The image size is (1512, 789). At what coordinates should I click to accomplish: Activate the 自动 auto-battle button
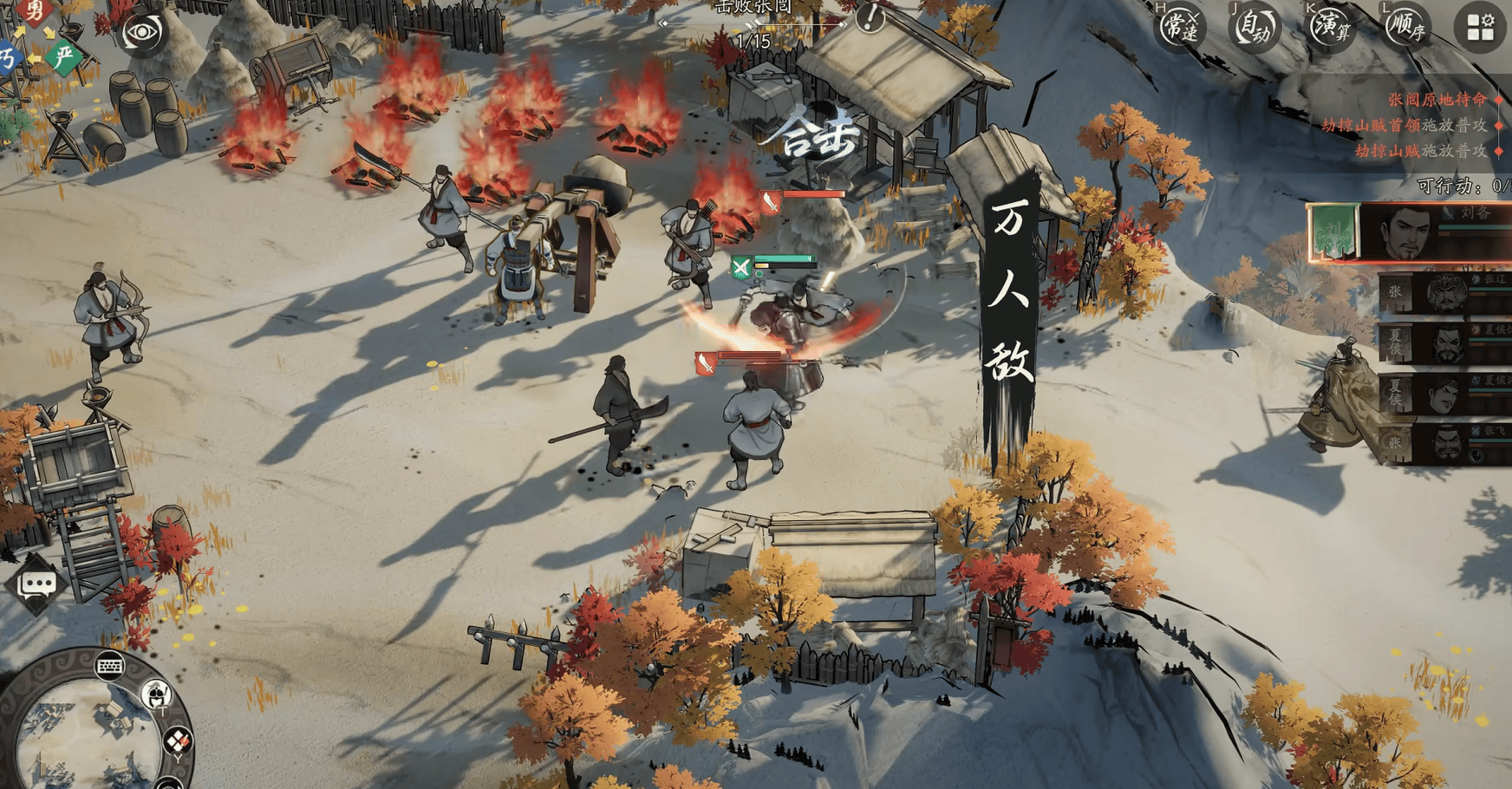click(1255, 28)
